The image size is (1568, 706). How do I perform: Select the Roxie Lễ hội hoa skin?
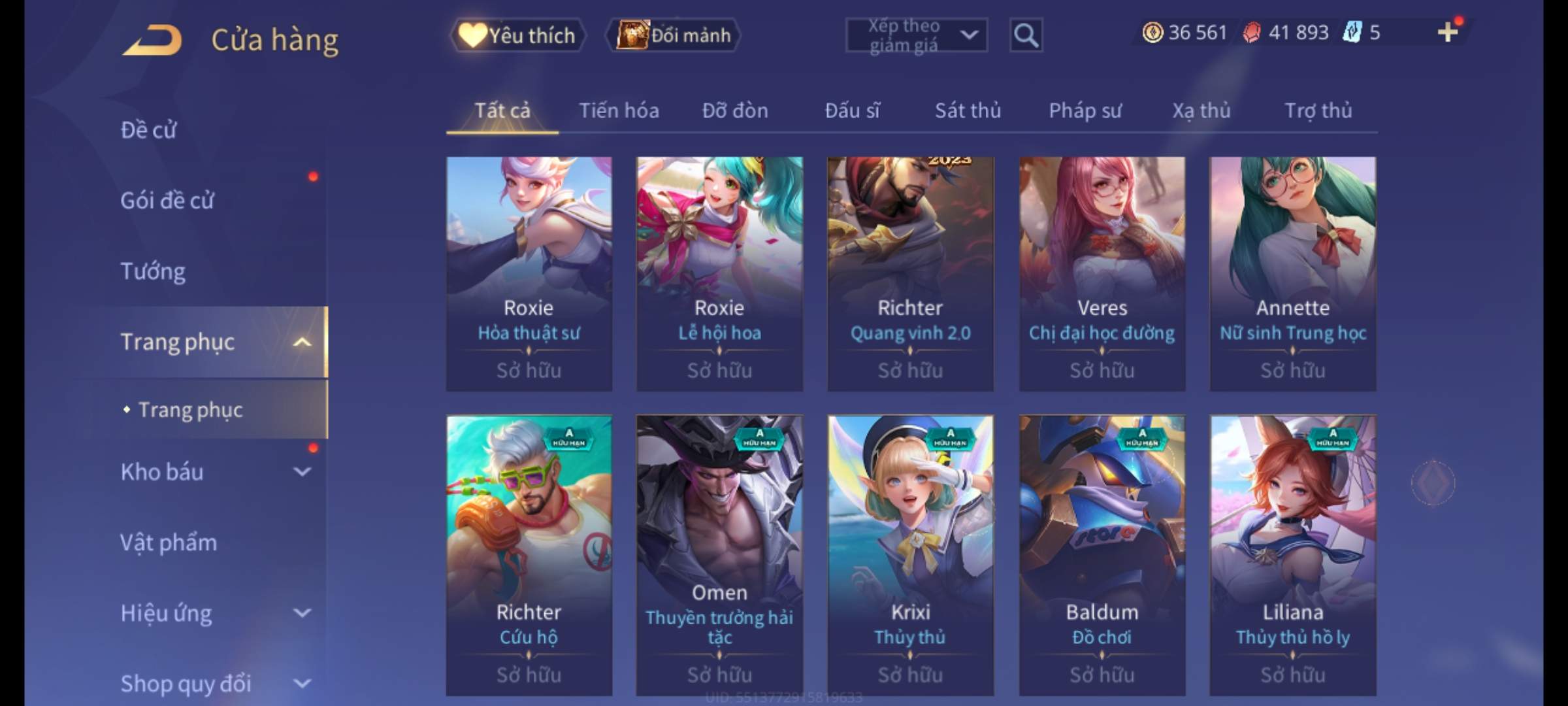point(719,273)
